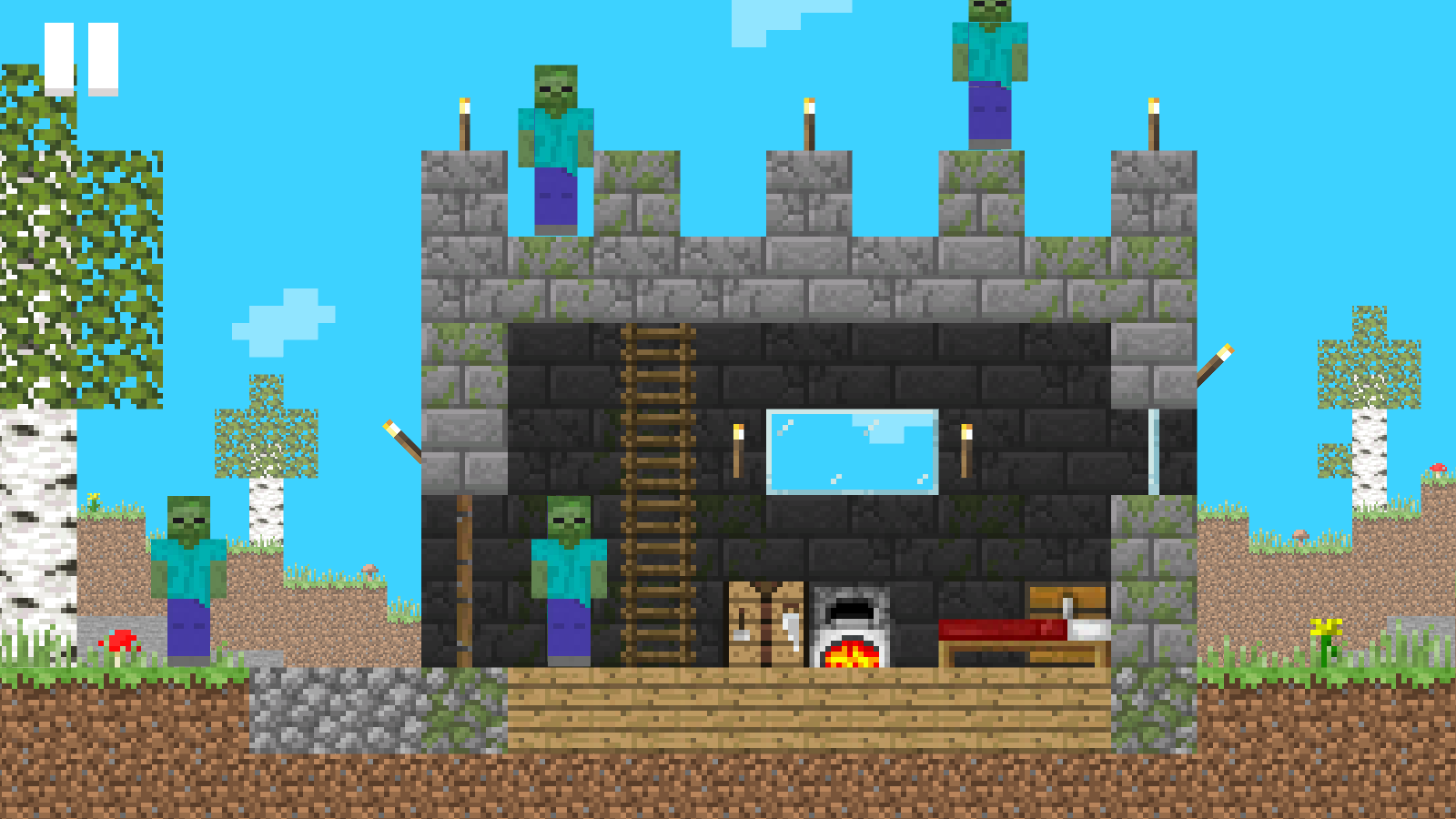This screenshot has height=819, width=1456.
Task: Tap the pause button
Action: [80, 55]
